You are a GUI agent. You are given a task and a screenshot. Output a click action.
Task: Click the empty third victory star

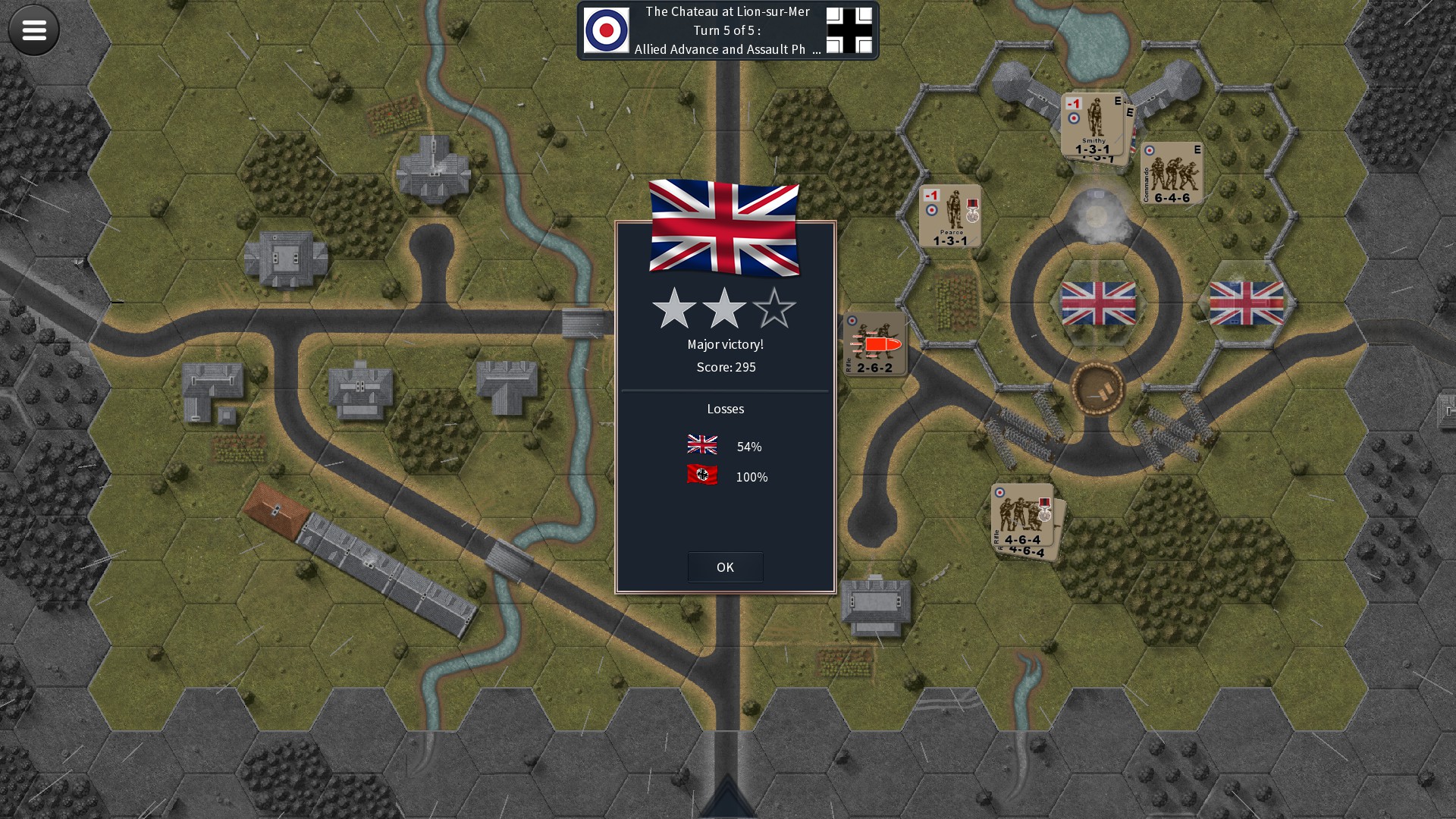[x=776, y=309]
